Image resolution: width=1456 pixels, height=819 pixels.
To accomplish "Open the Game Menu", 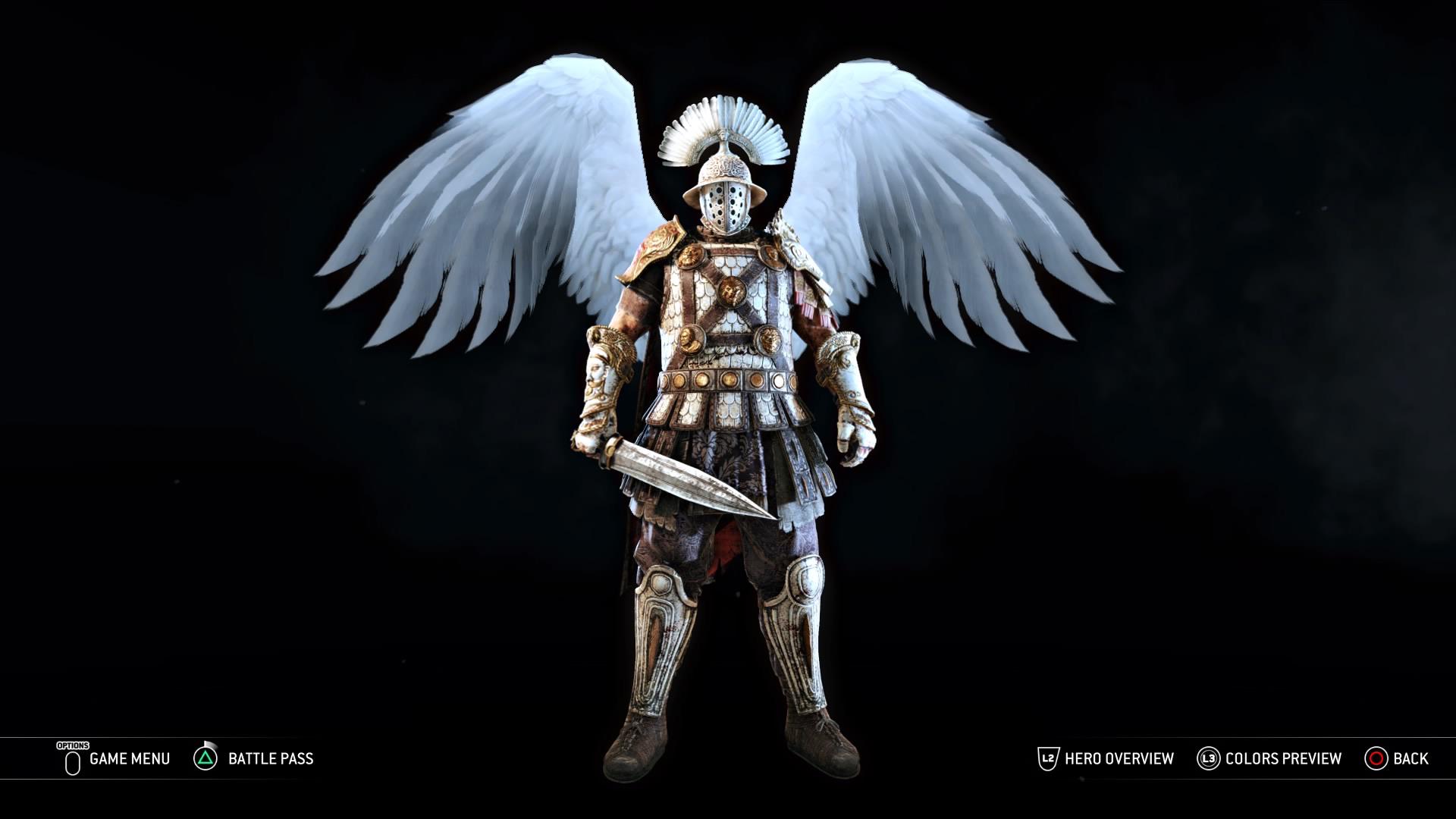I will [x=129, y=758].
